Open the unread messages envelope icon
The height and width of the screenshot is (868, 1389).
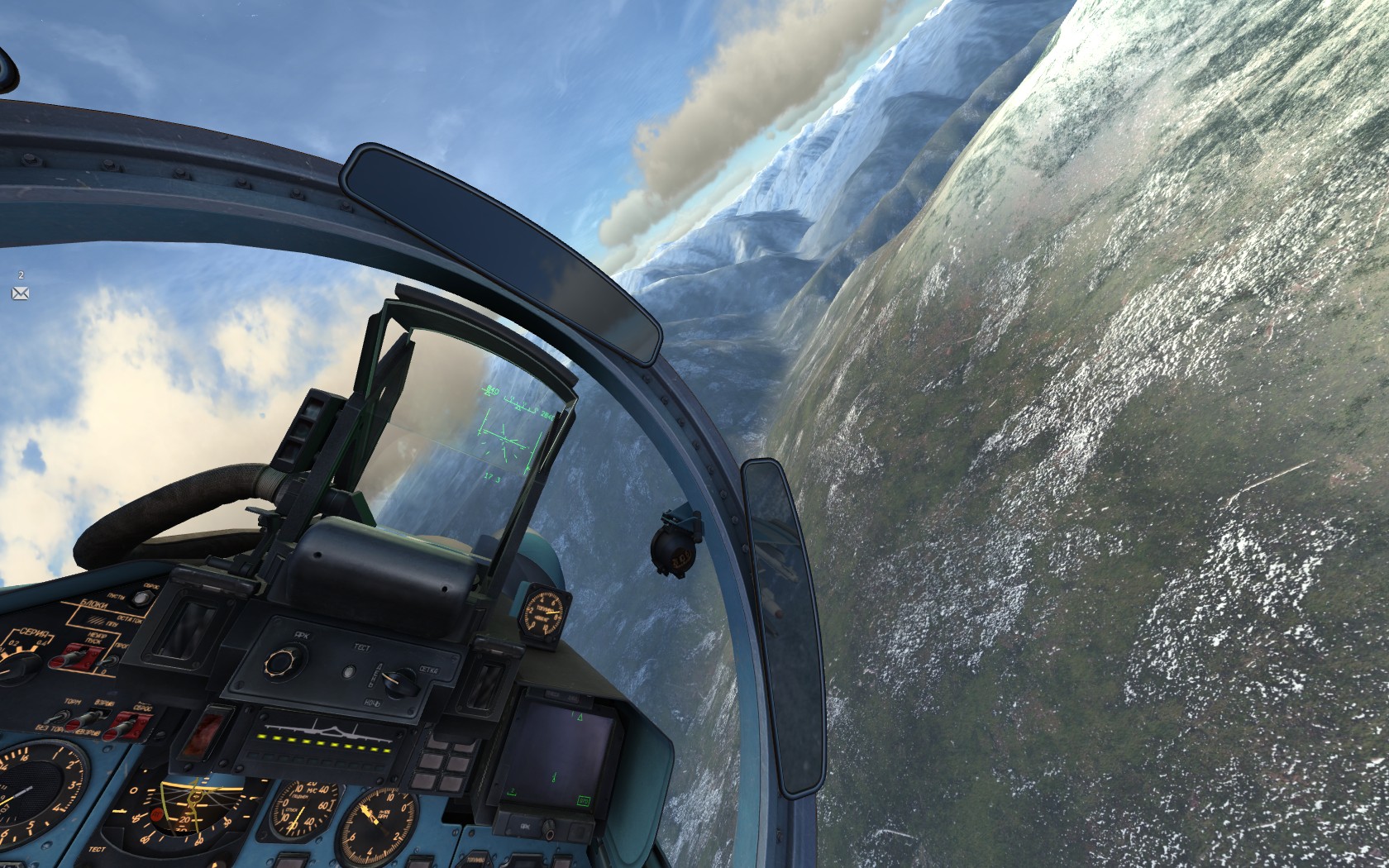(x=21, y=293)
